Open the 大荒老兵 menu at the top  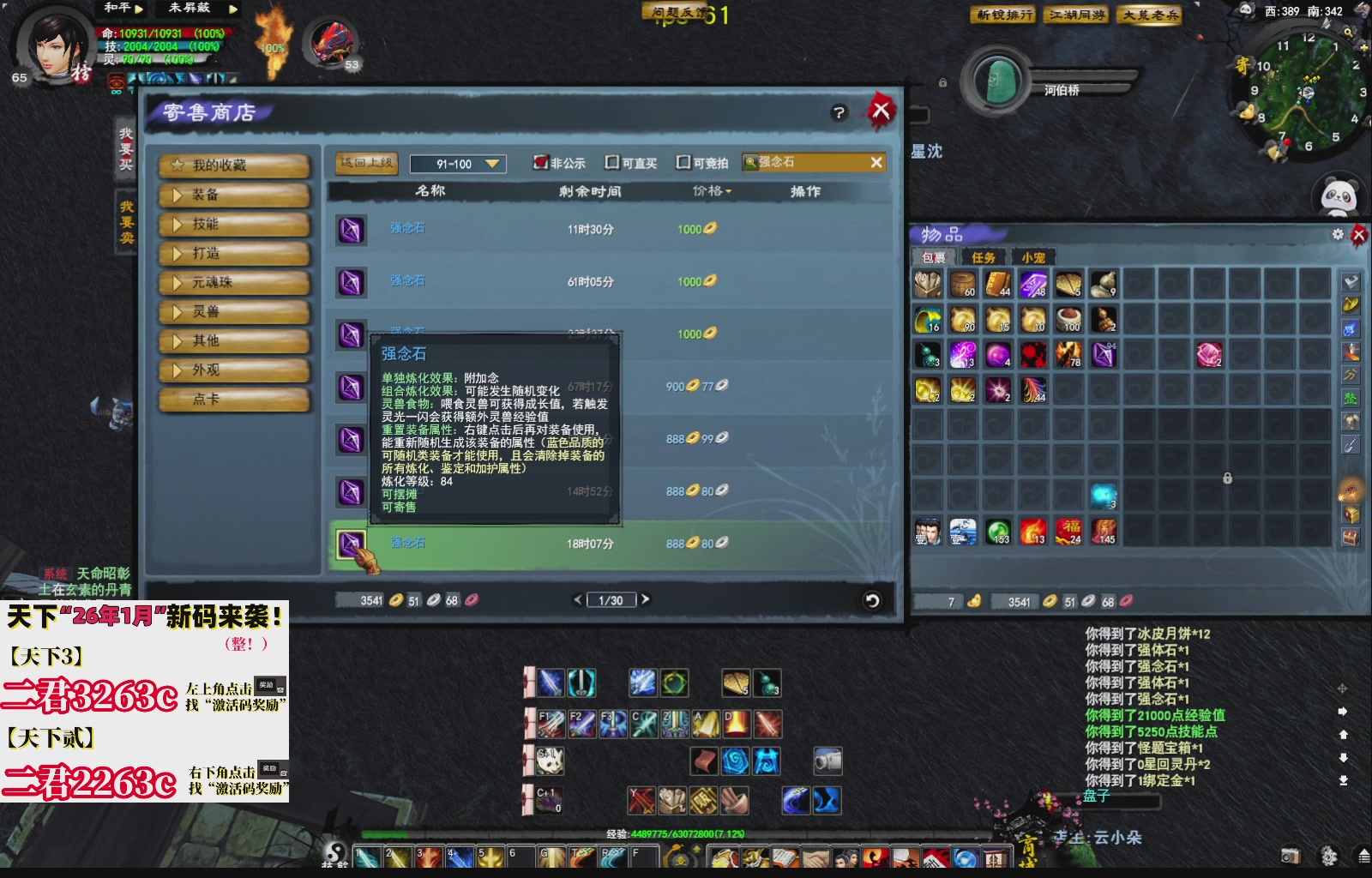(1149, 15)
